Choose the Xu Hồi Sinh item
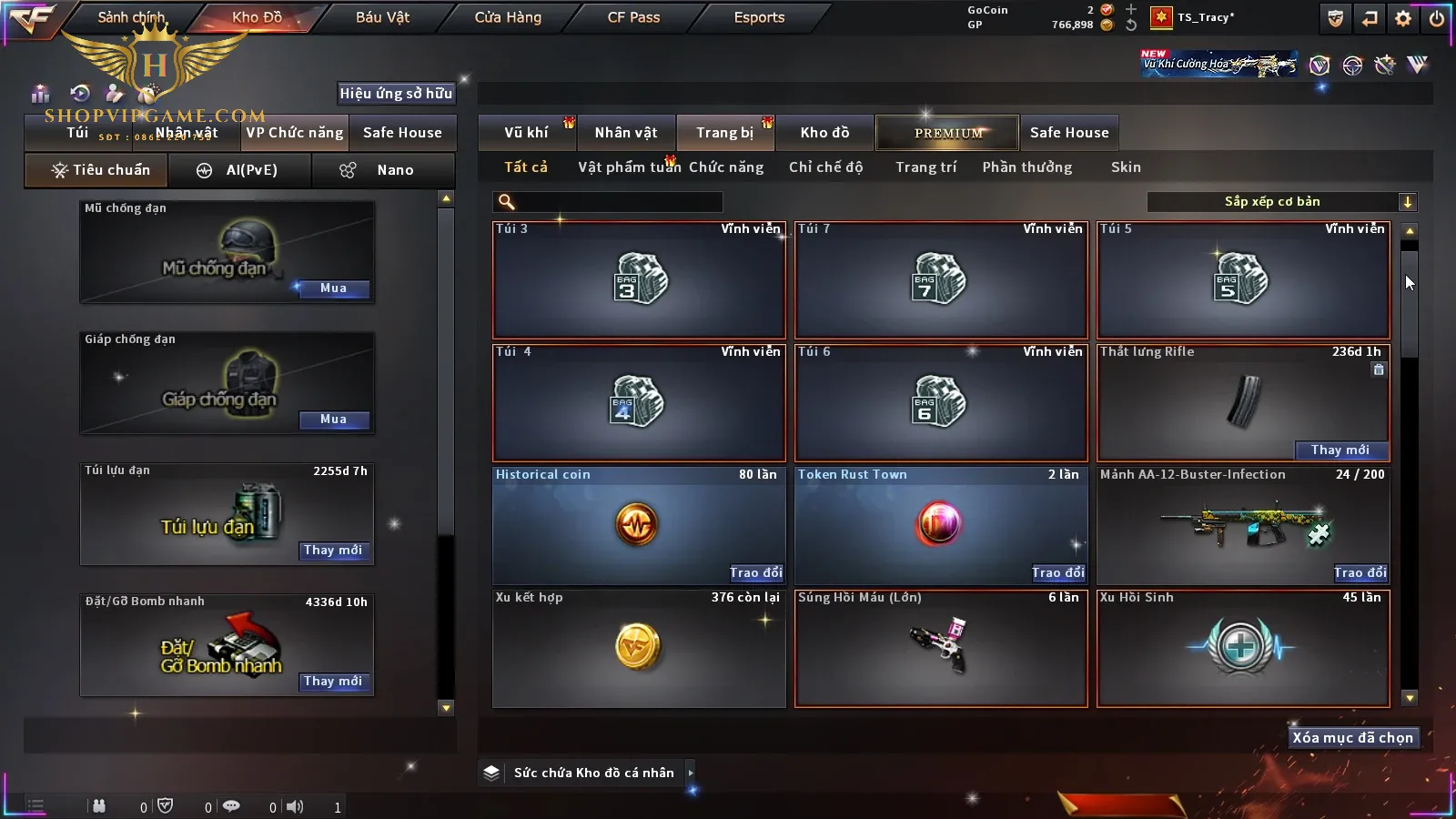Screen dimensions: 1456x819 (x=1243, y=649)
